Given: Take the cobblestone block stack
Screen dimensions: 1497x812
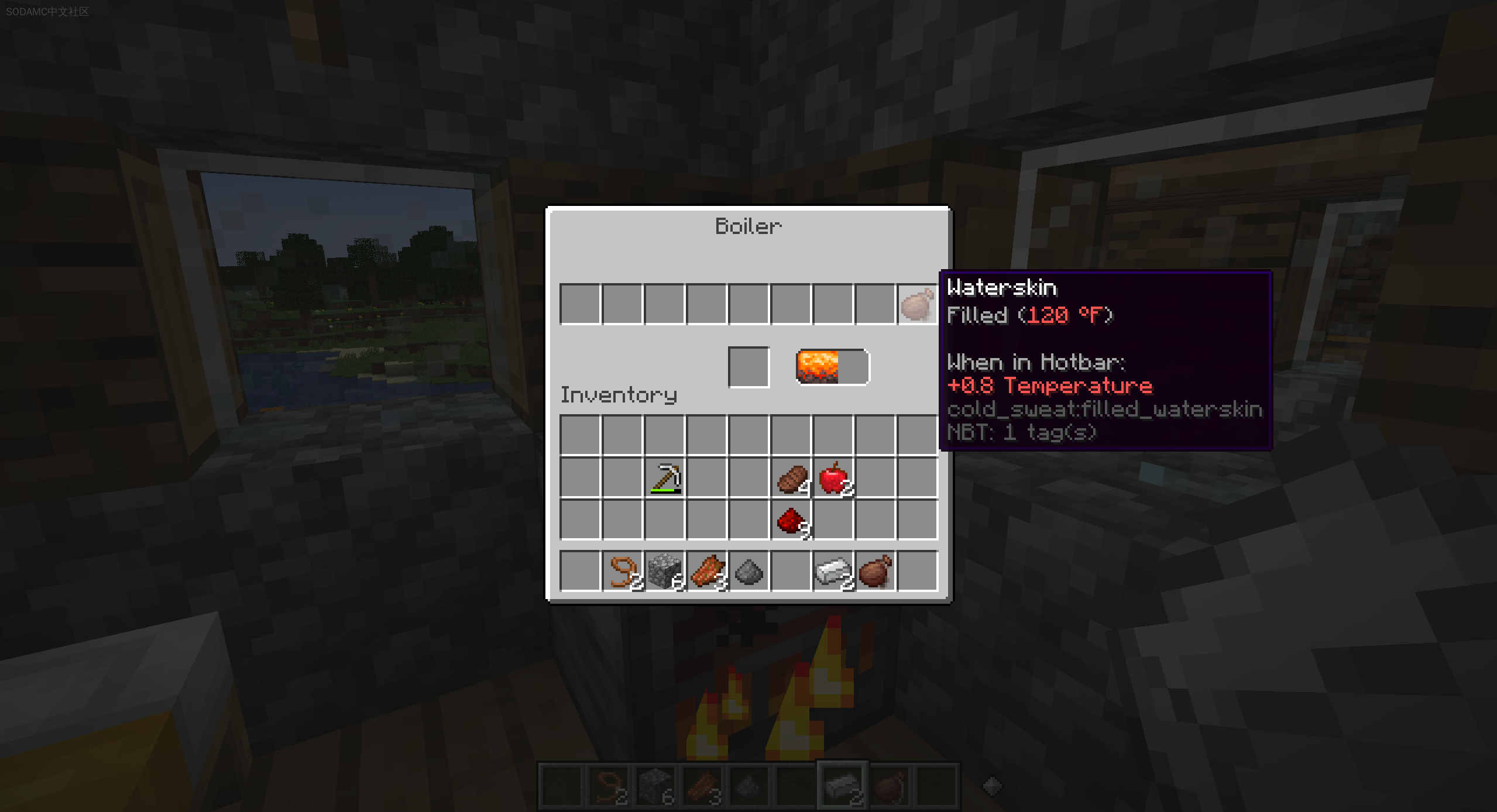Looking at the screenshot, I should pos(665,571).
